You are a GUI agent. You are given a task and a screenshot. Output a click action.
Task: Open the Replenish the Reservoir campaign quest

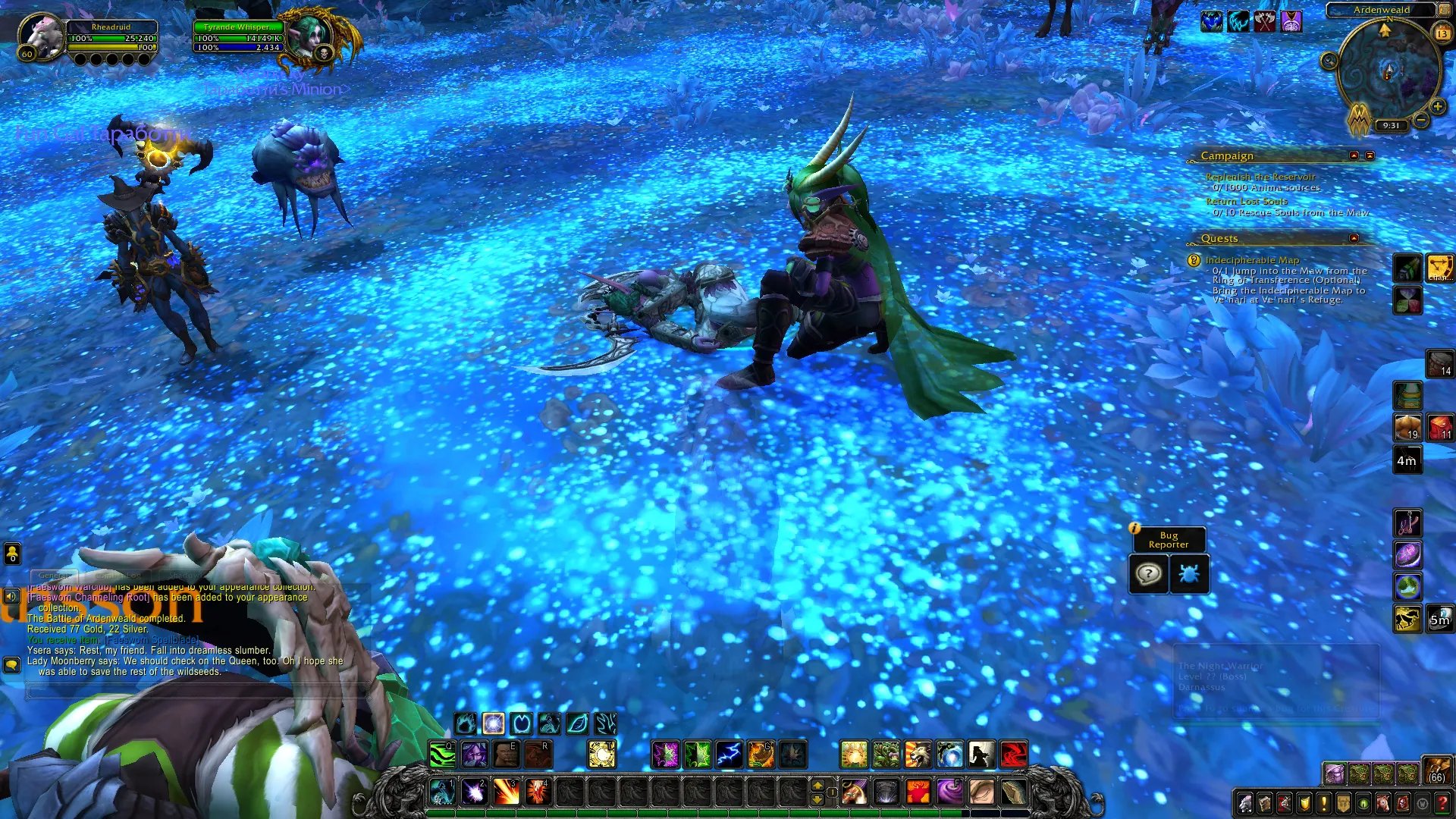(x=1260, y=177)
